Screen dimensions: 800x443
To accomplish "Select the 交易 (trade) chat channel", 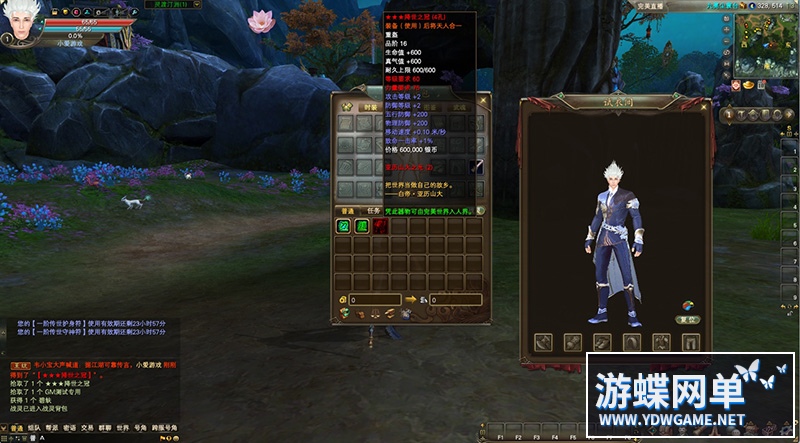I will pos(87,428).
